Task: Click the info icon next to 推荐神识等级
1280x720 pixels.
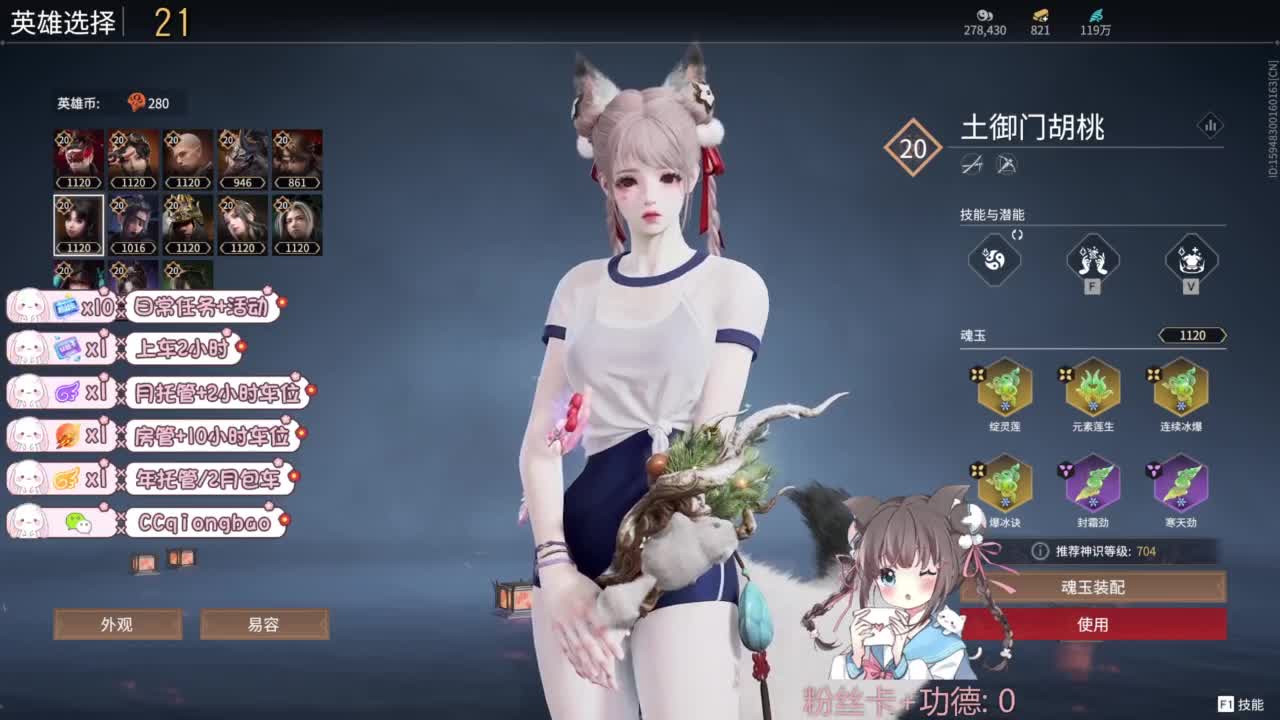Action: (x=1038, y=549)
